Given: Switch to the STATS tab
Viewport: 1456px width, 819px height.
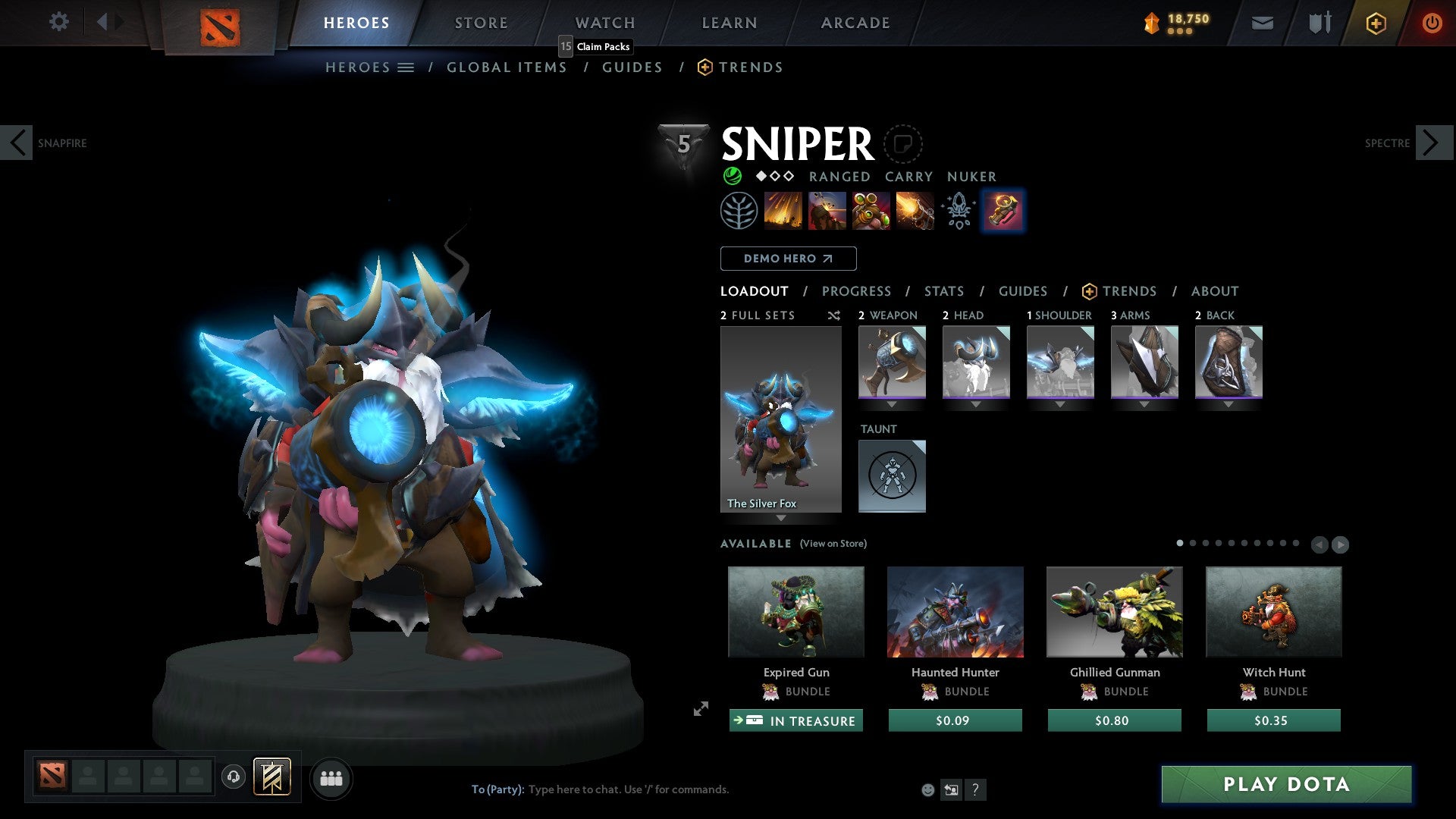Looking at the screenshot, I should pyautogui.click(x=944, y=290).
